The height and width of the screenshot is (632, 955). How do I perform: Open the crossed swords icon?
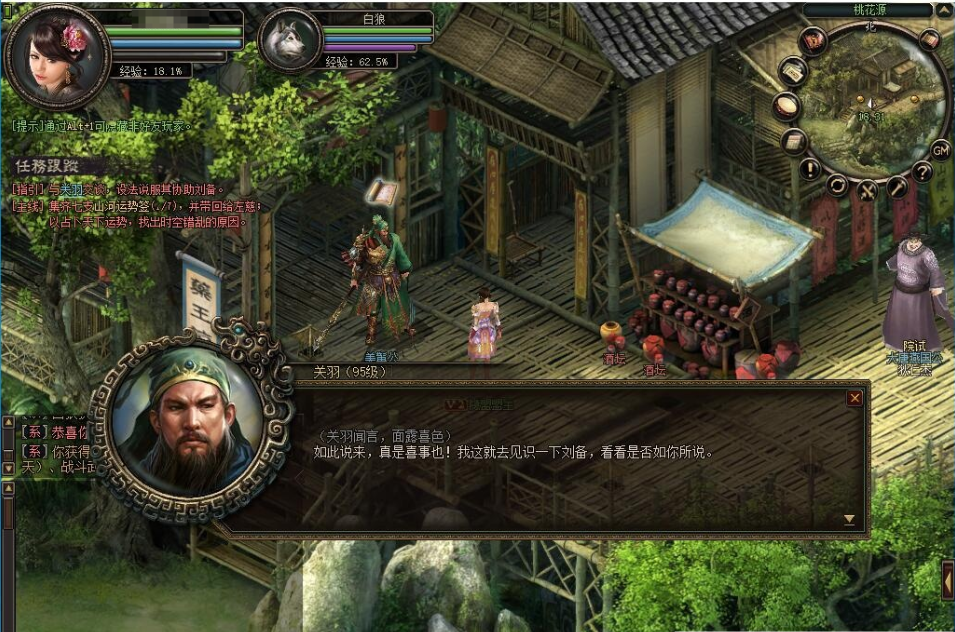868,190
